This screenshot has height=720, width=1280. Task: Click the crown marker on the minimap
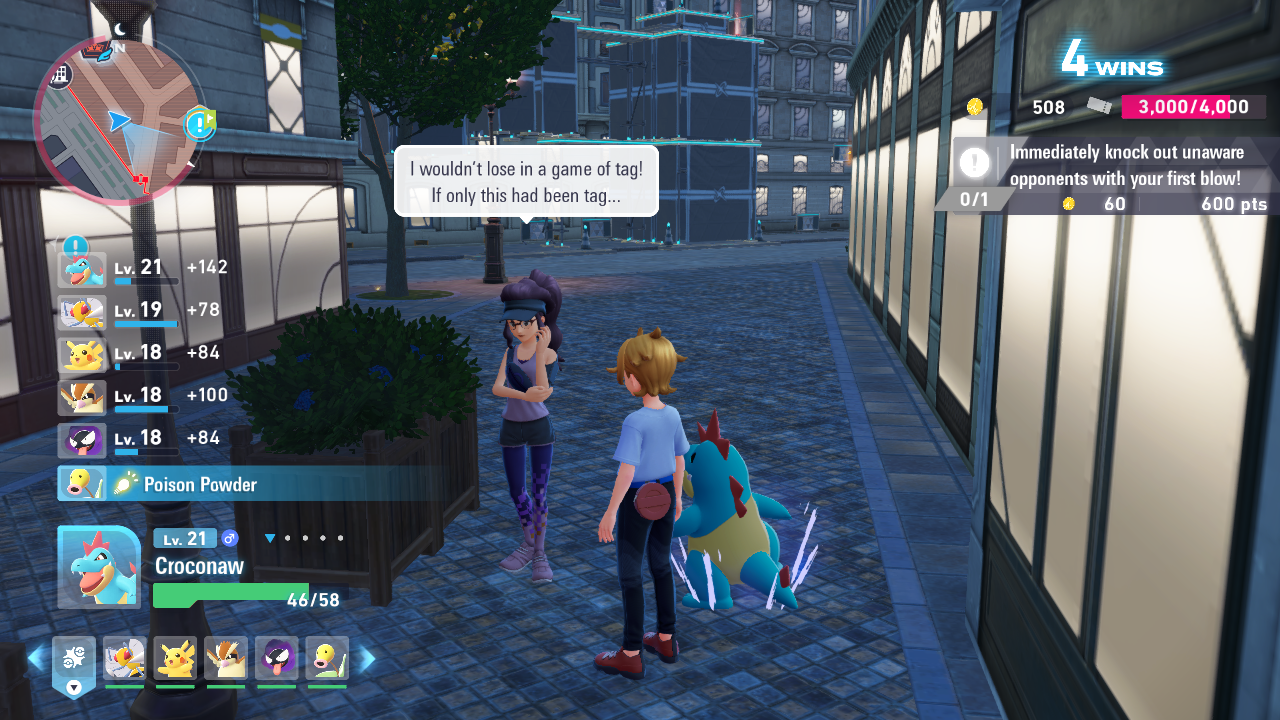pos(96,48)
